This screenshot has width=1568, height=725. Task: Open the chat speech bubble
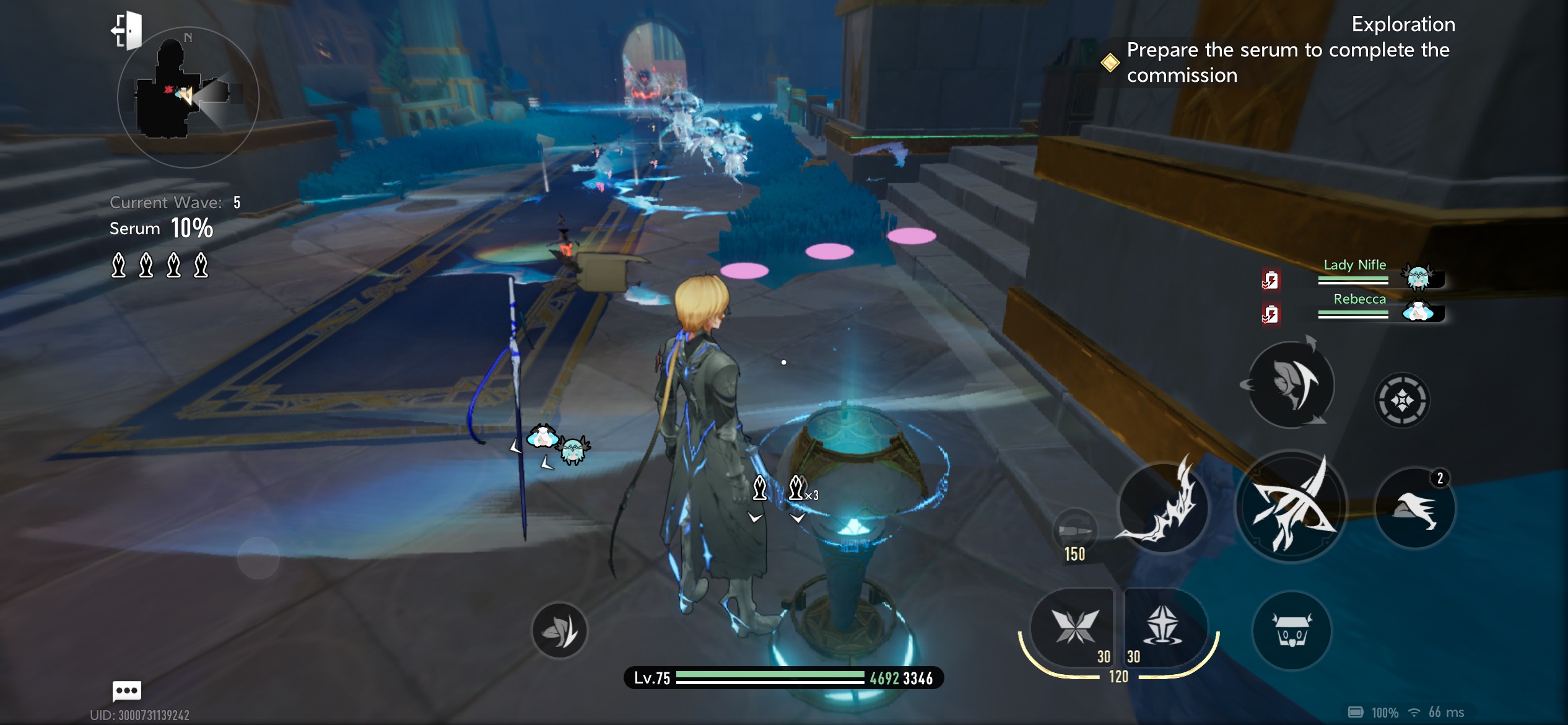(x=127, y=690)
